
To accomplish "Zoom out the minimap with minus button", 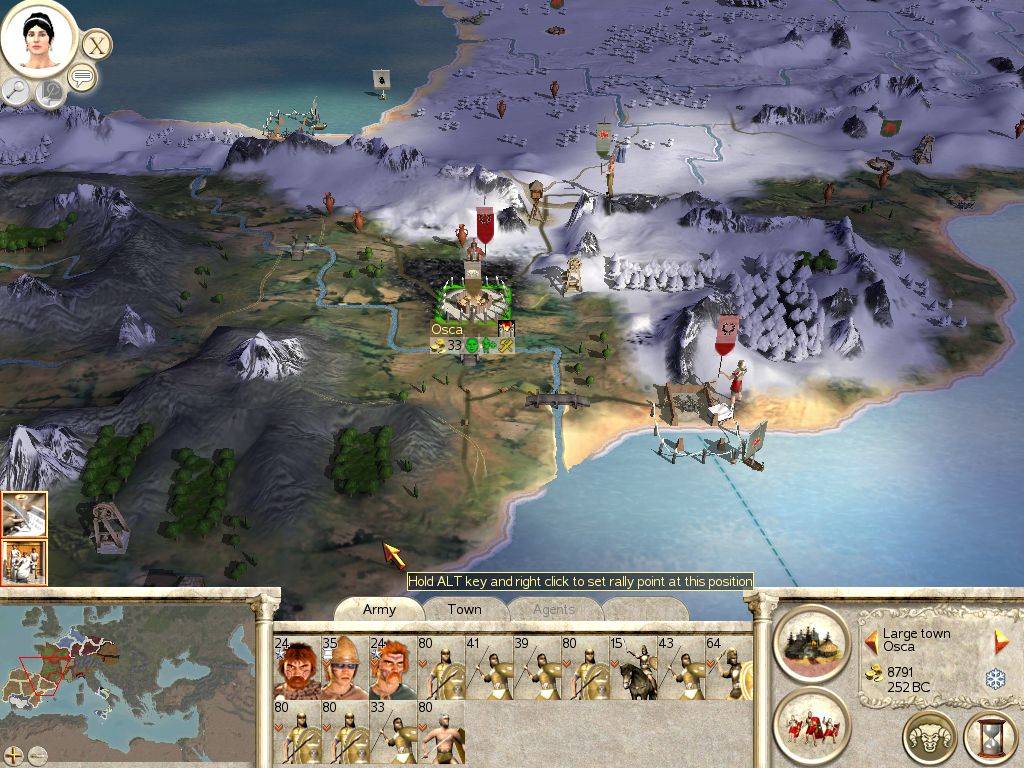I will pos(38,755).
